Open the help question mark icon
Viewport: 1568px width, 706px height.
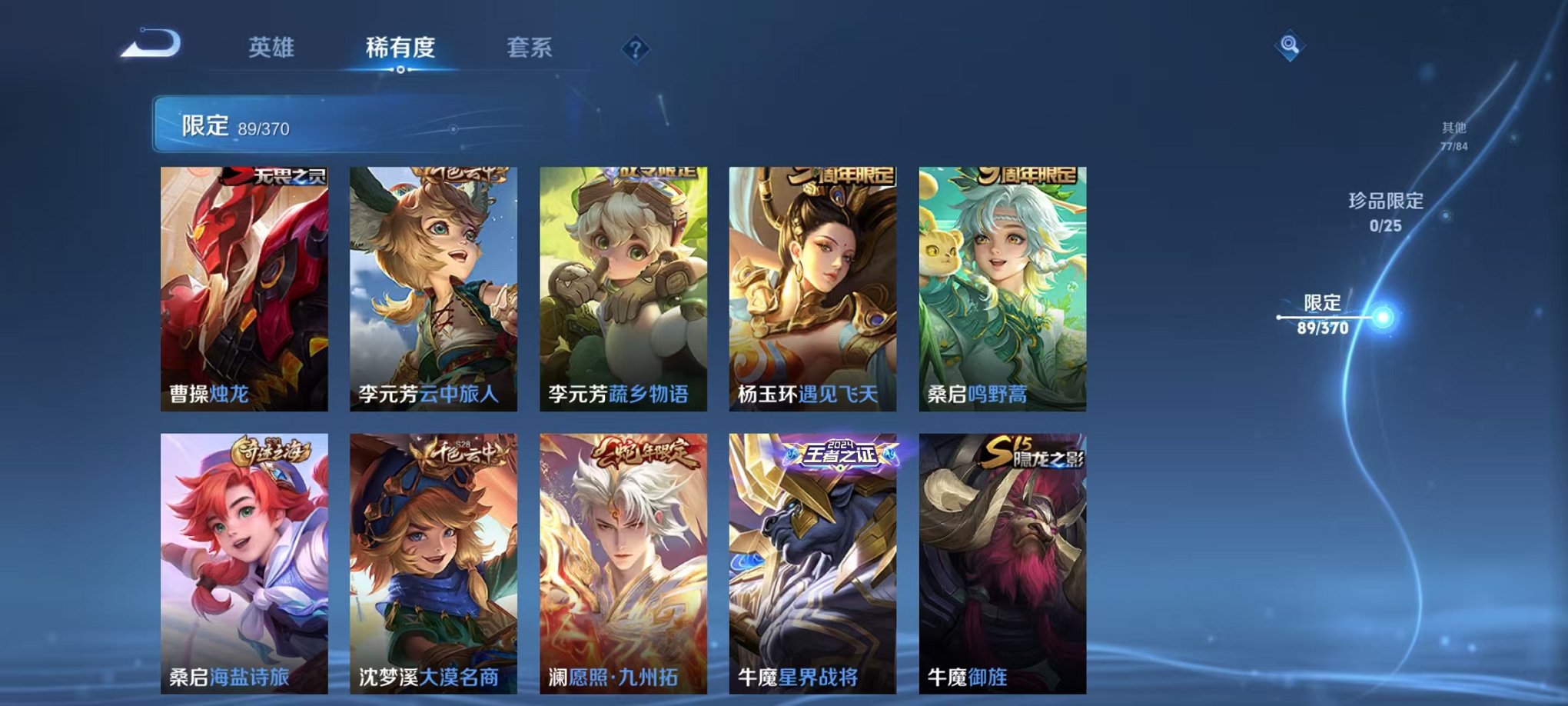[x=635, y=49]
